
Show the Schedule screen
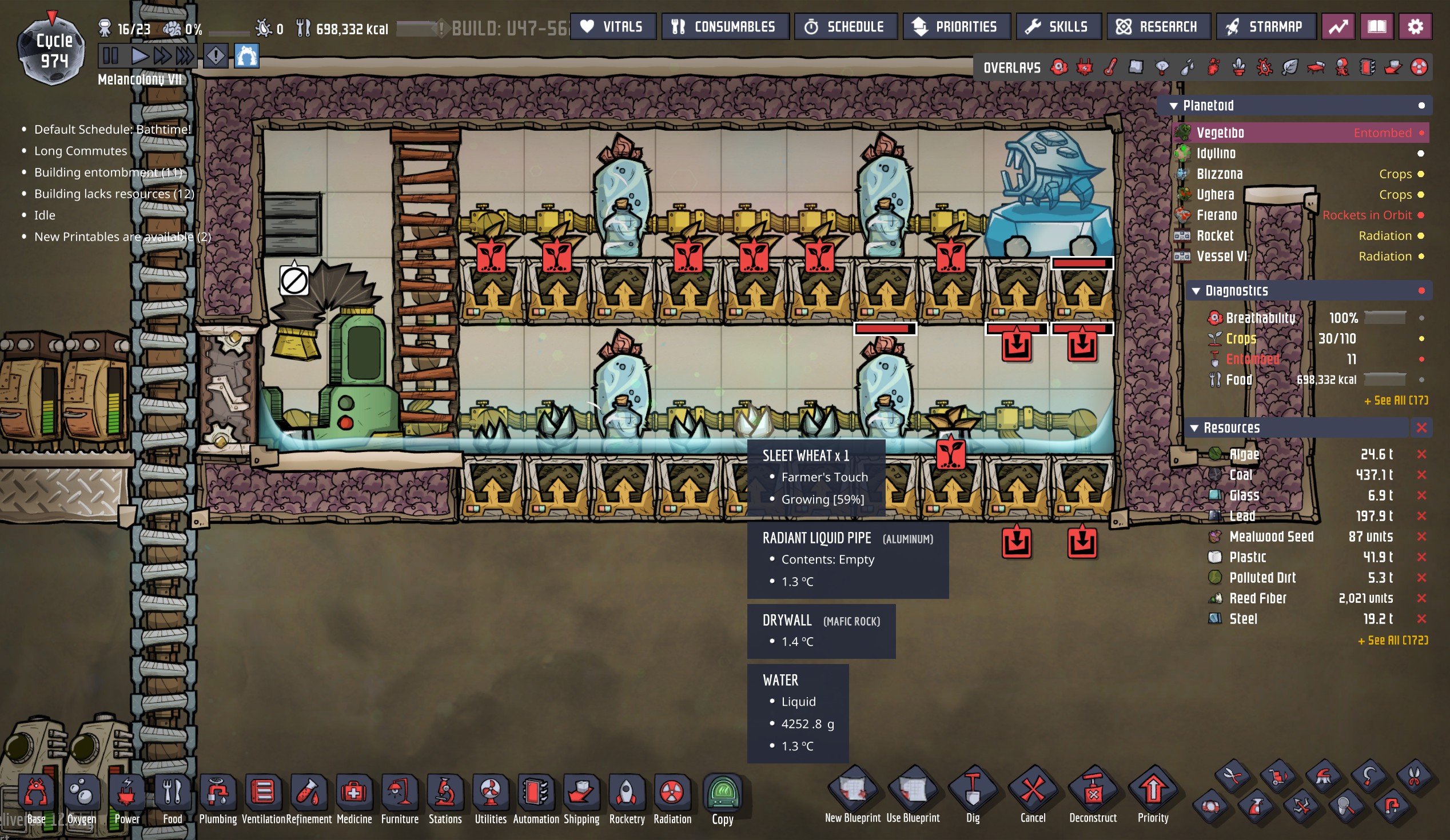(845, 26)
